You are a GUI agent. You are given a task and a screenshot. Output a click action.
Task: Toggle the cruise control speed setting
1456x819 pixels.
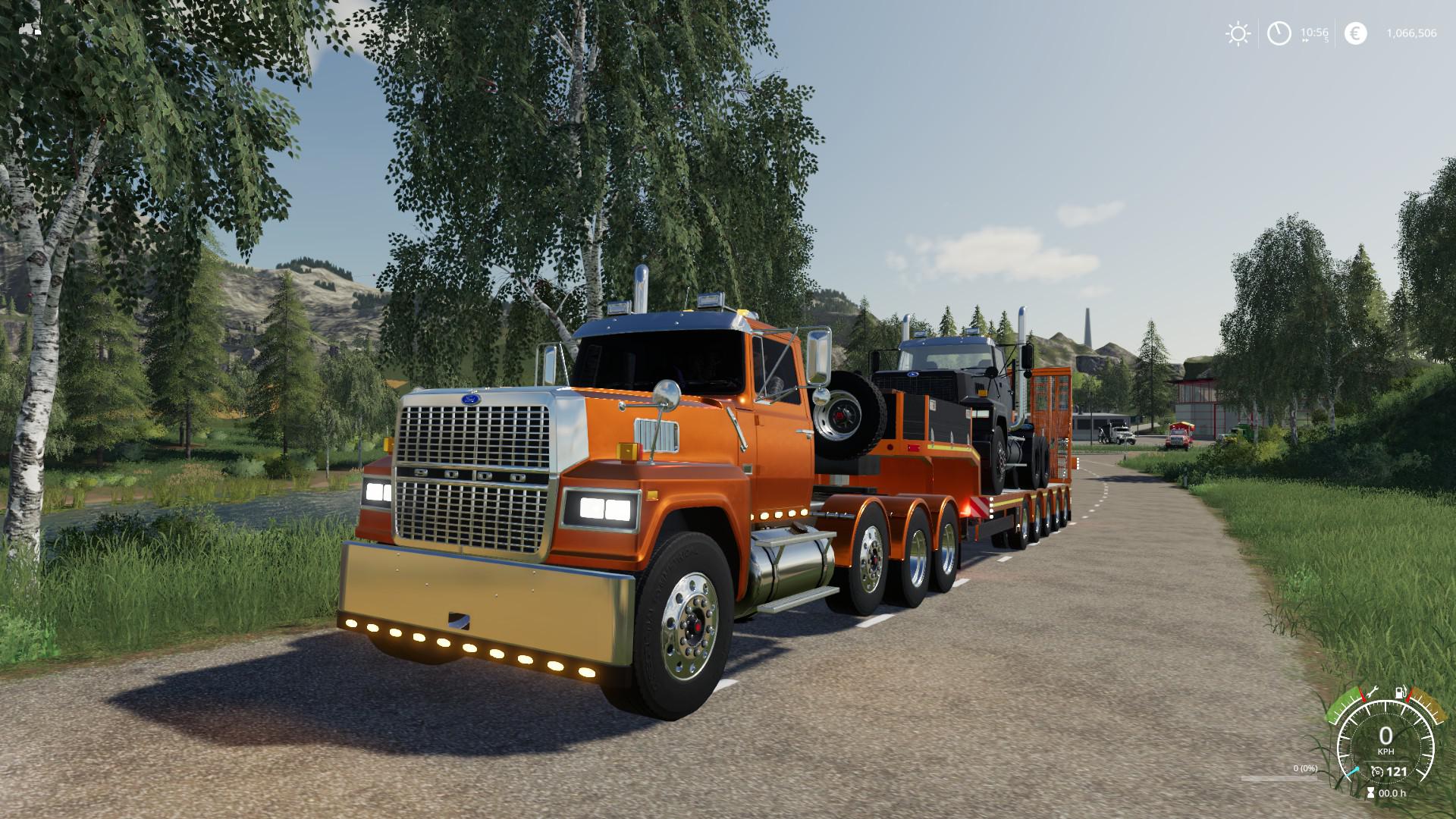click(x=1396, y=772)
